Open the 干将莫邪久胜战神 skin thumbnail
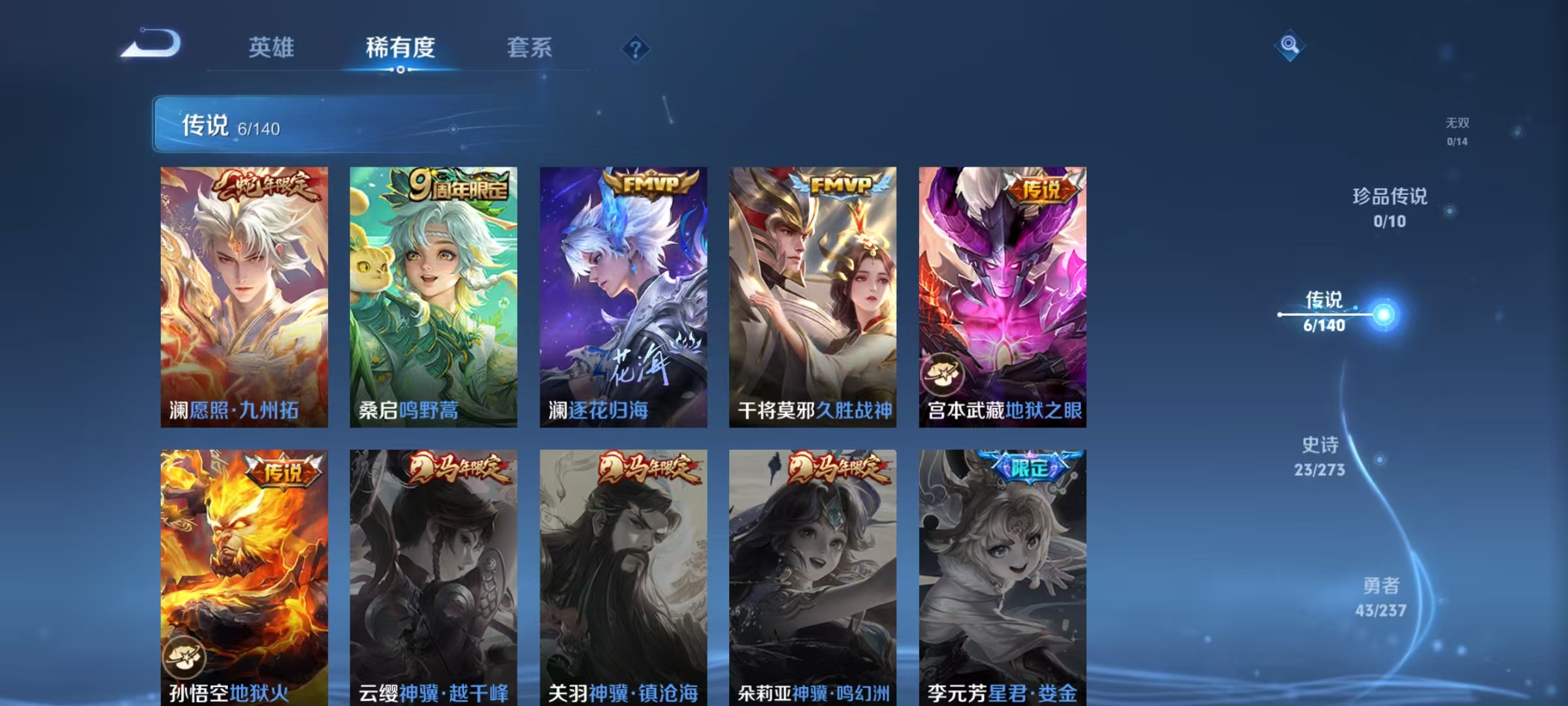The image size is (1568, 706). (x=812, y=294)
